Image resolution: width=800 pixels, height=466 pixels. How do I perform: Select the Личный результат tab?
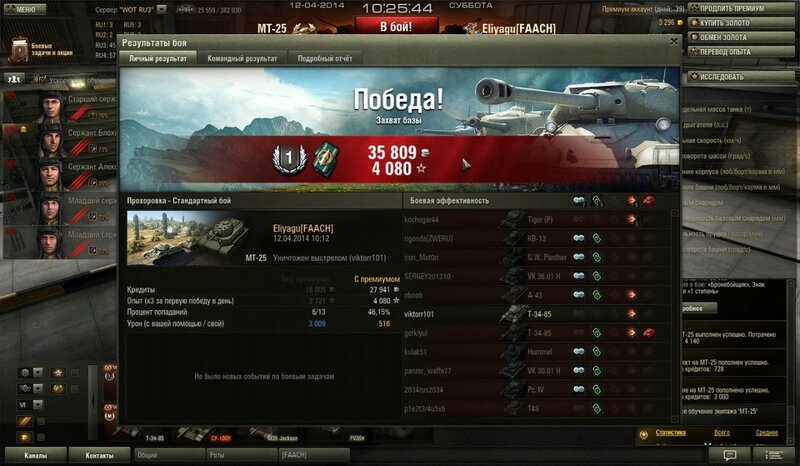coord(159,59)
